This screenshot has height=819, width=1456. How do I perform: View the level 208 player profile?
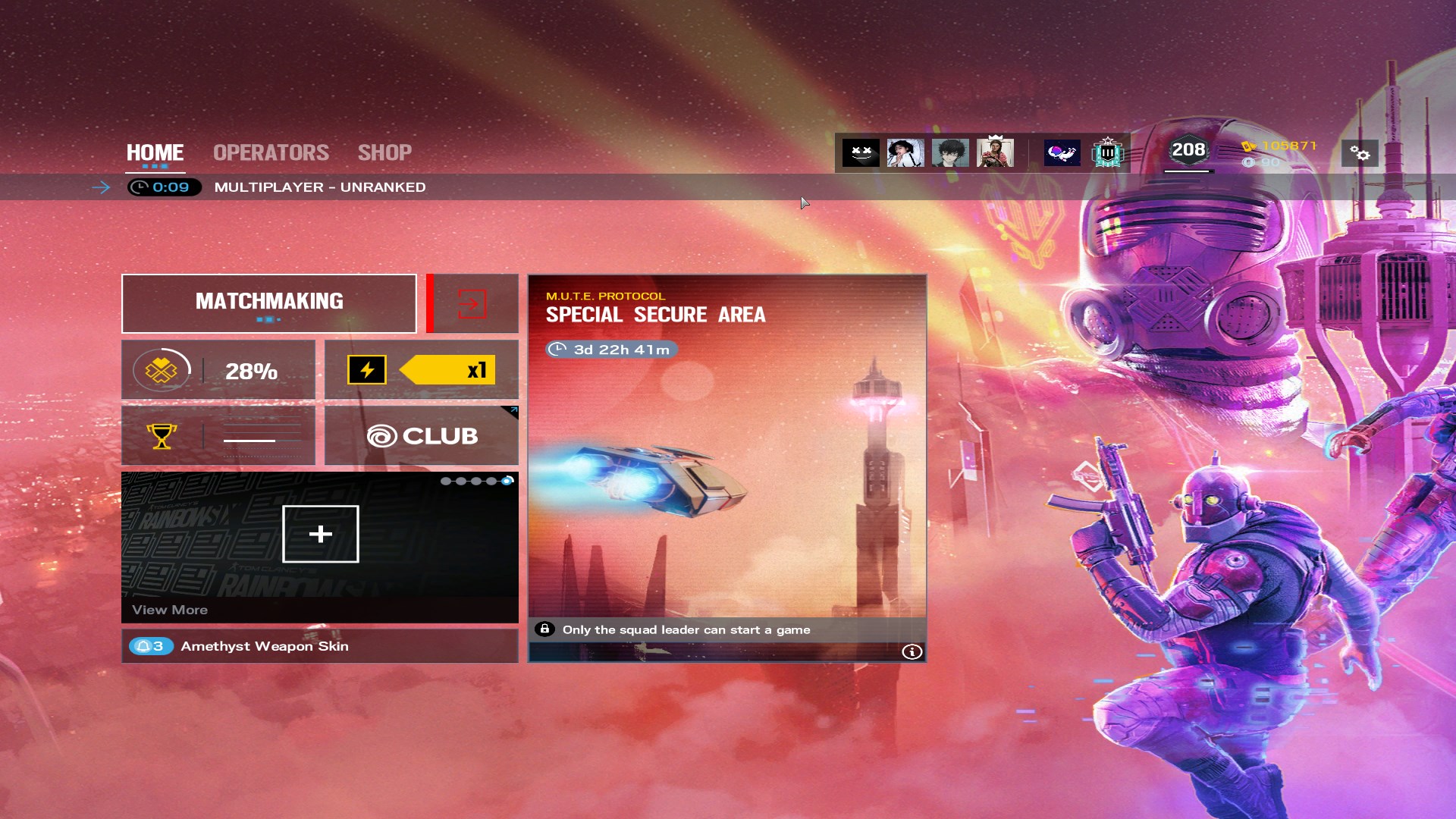click(x=1188, y=151)
